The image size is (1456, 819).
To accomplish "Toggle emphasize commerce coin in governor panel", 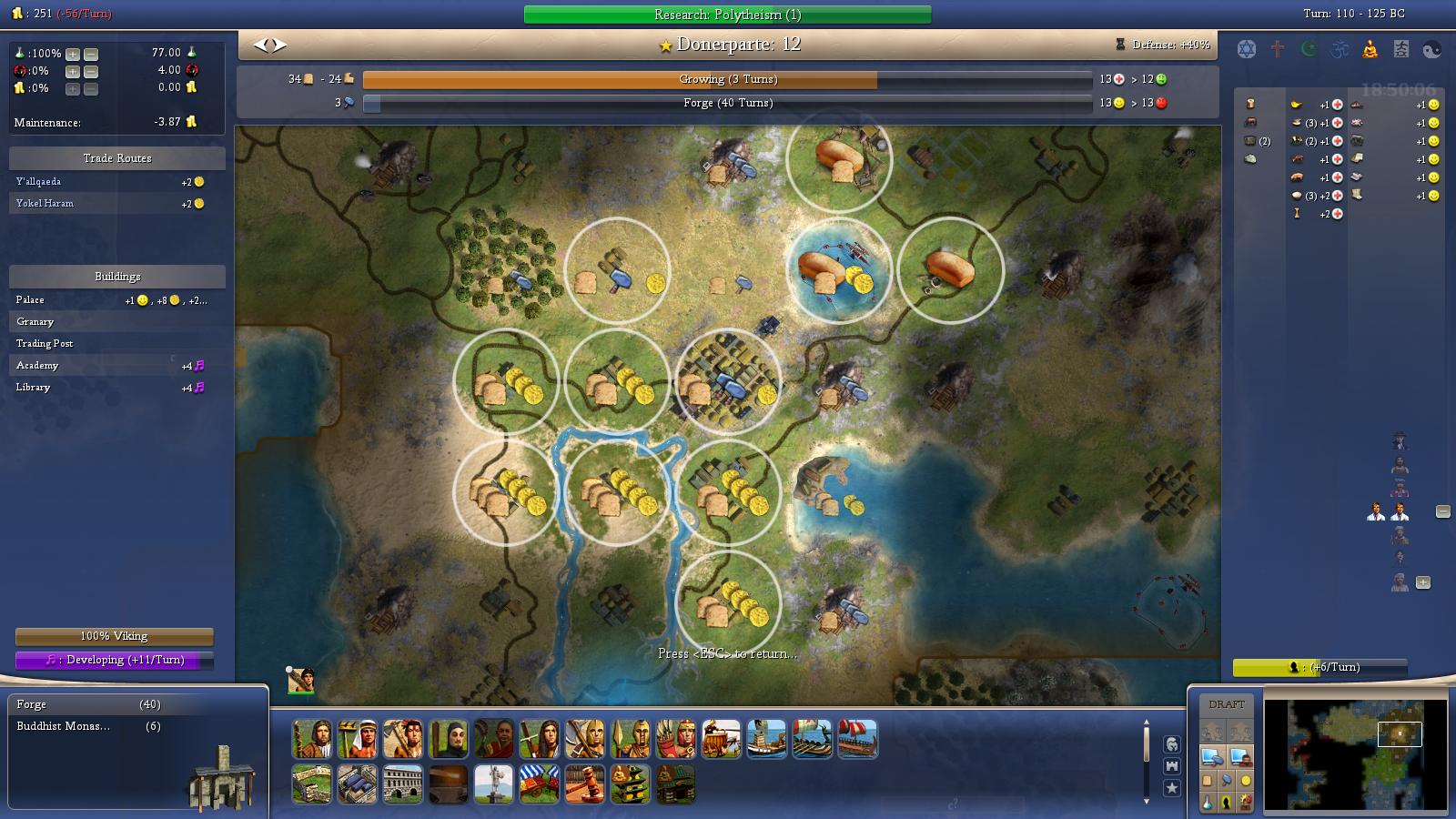I will [1244, 781].
